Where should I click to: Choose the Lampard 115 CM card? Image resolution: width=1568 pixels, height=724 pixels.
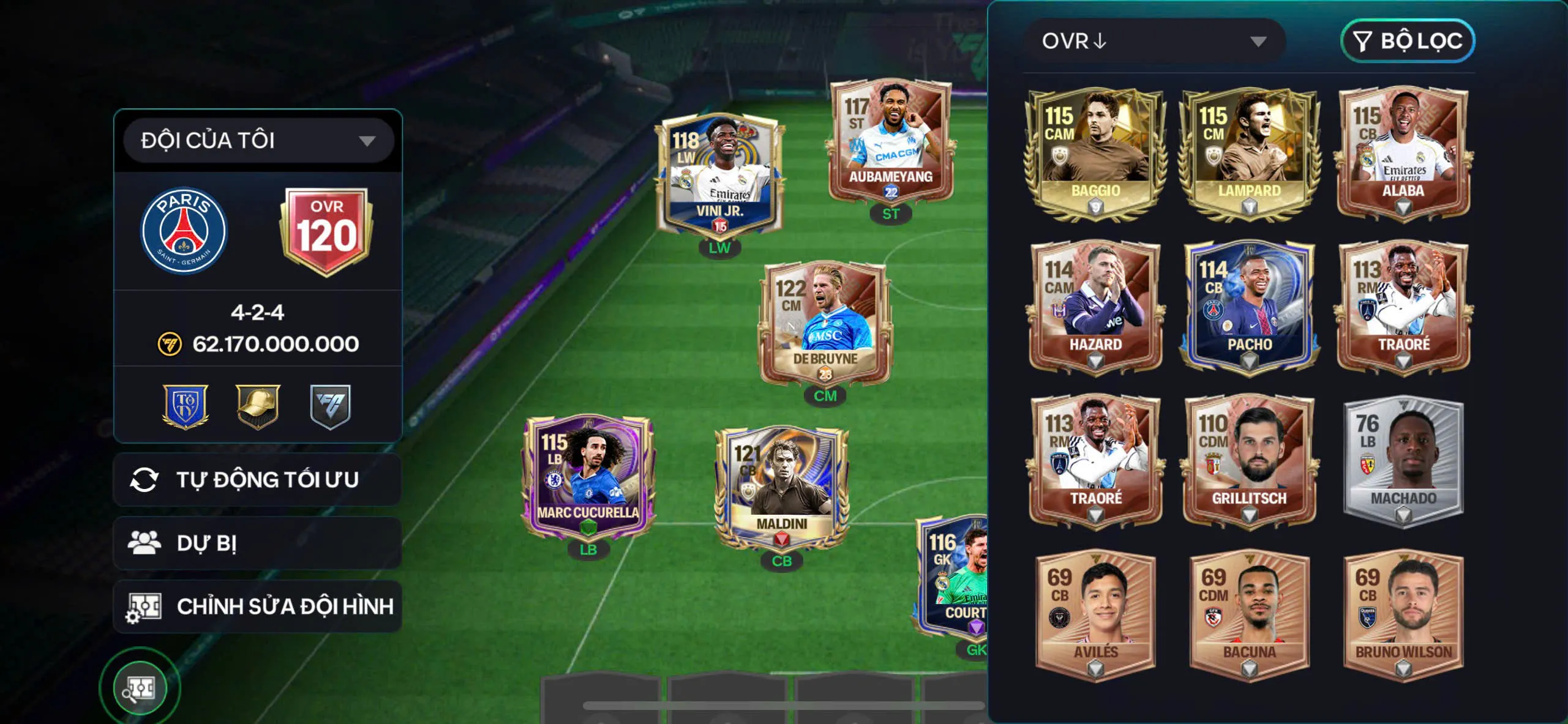1249,153
